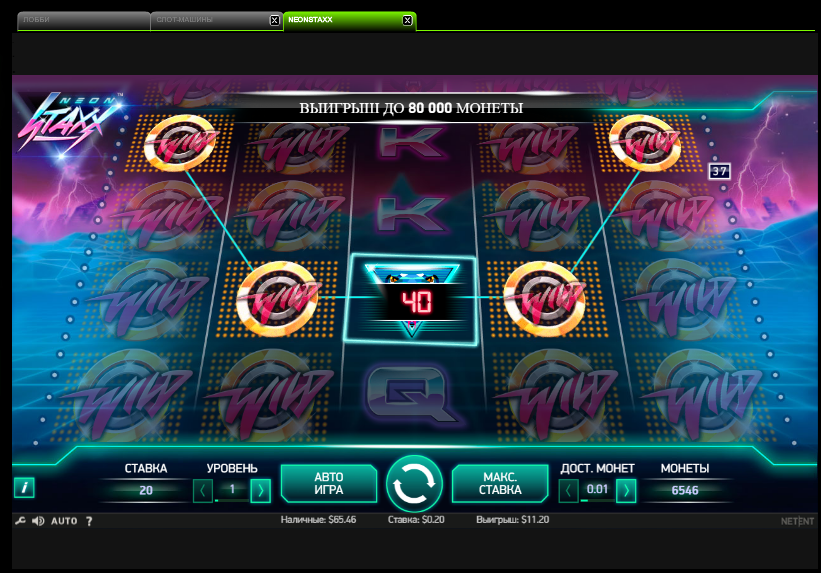This screenshot has height=573, width=821.
Task: Open game settings via the wrench icon
Action: tap(21, 521)
